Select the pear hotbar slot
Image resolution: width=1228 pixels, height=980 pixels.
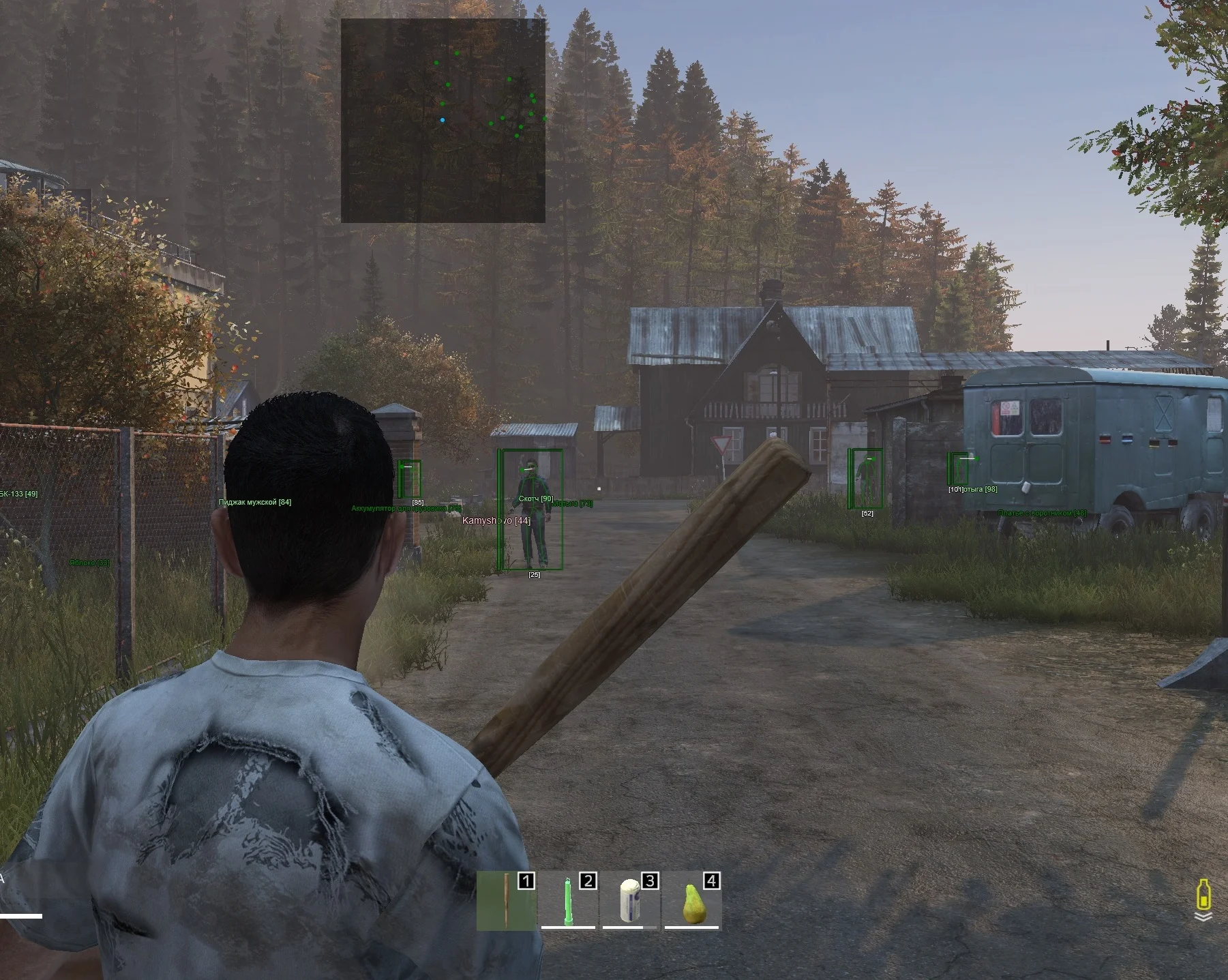click(x=692, y=901)
